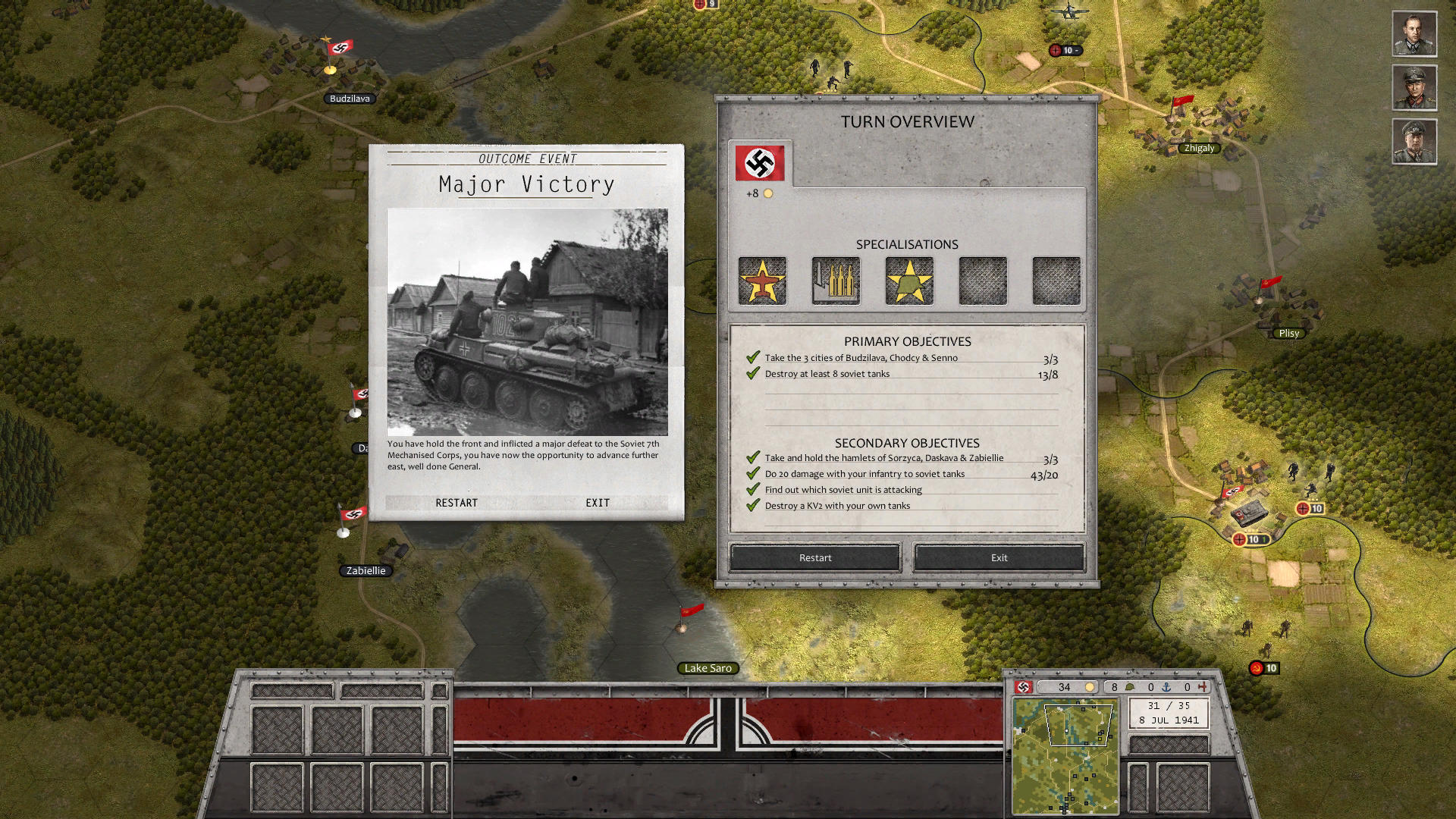1456x819 pixels.
Task: Open the minimap in the bottom panel
Action: coord(1065,756)
